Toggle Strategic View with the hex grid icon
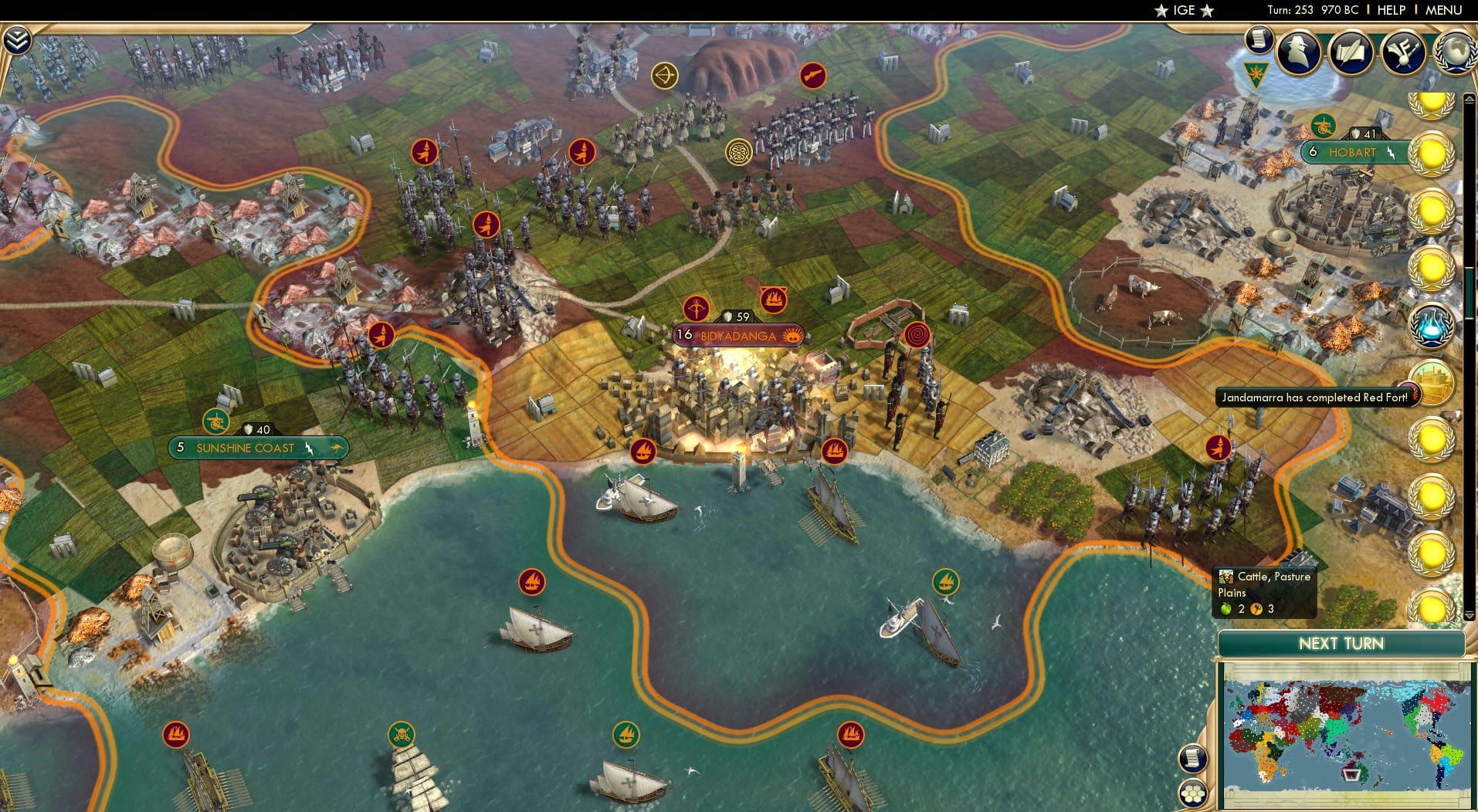 (1194, 794)
